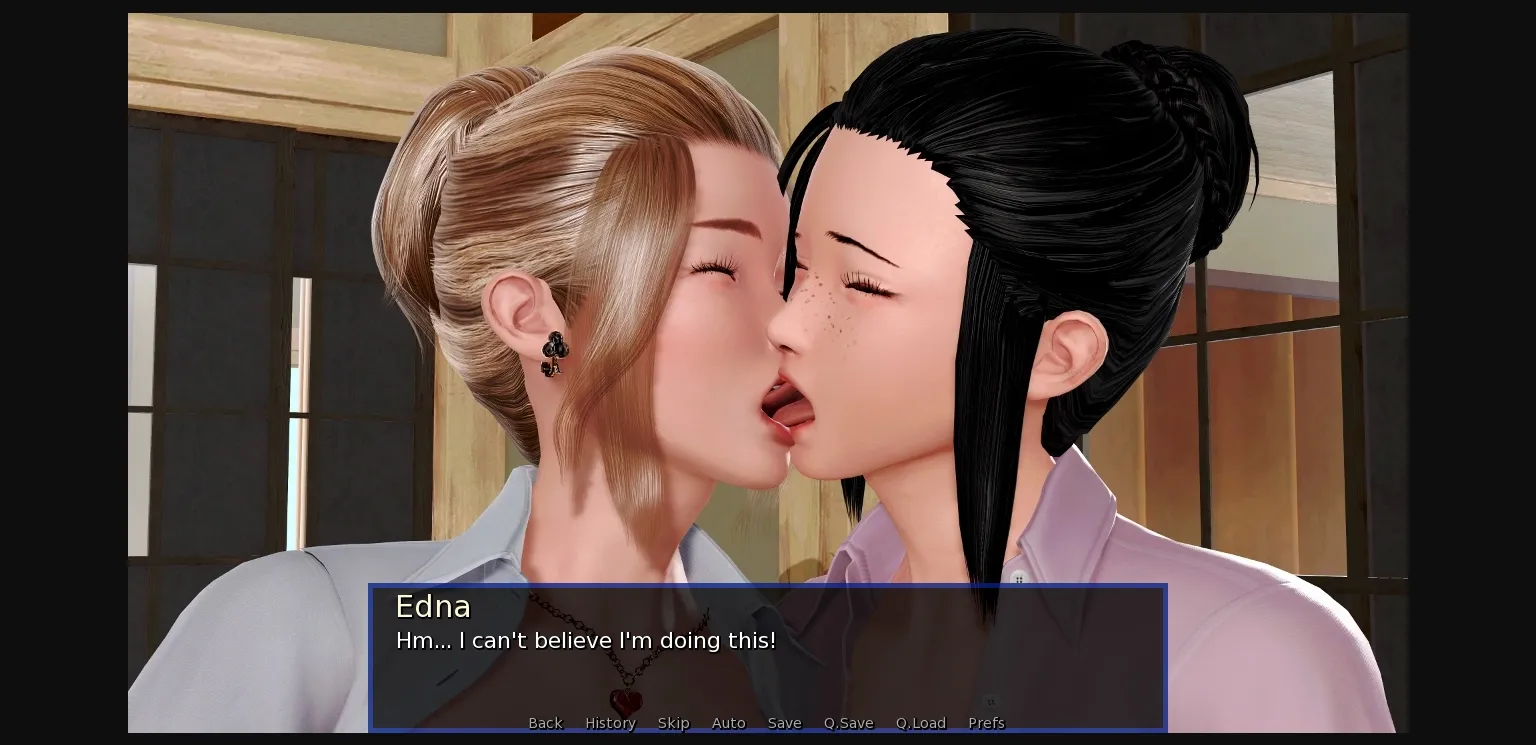This screenshot has width=1536, height=745.
Task: Select Skip from the quick menu
Action: click(x=673, y=723)
